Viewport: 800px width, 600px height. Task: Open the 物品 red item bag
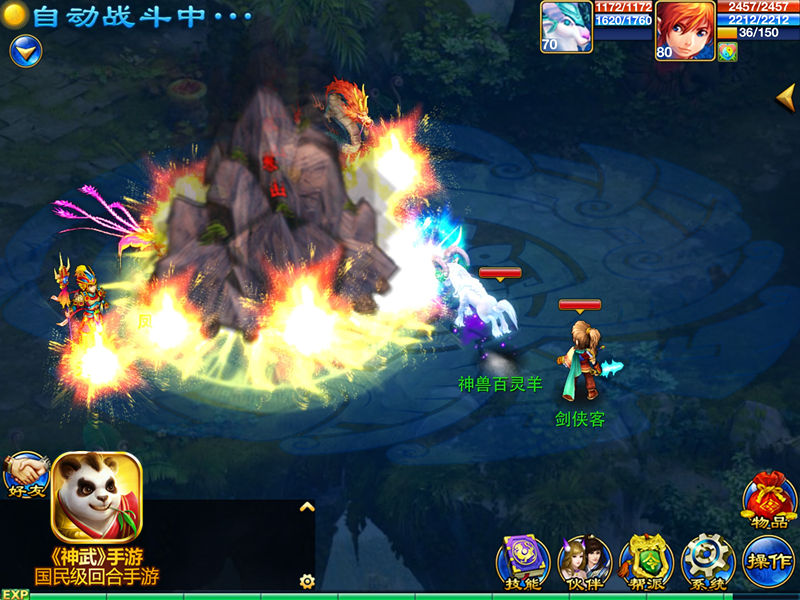(x=768, y=498)
